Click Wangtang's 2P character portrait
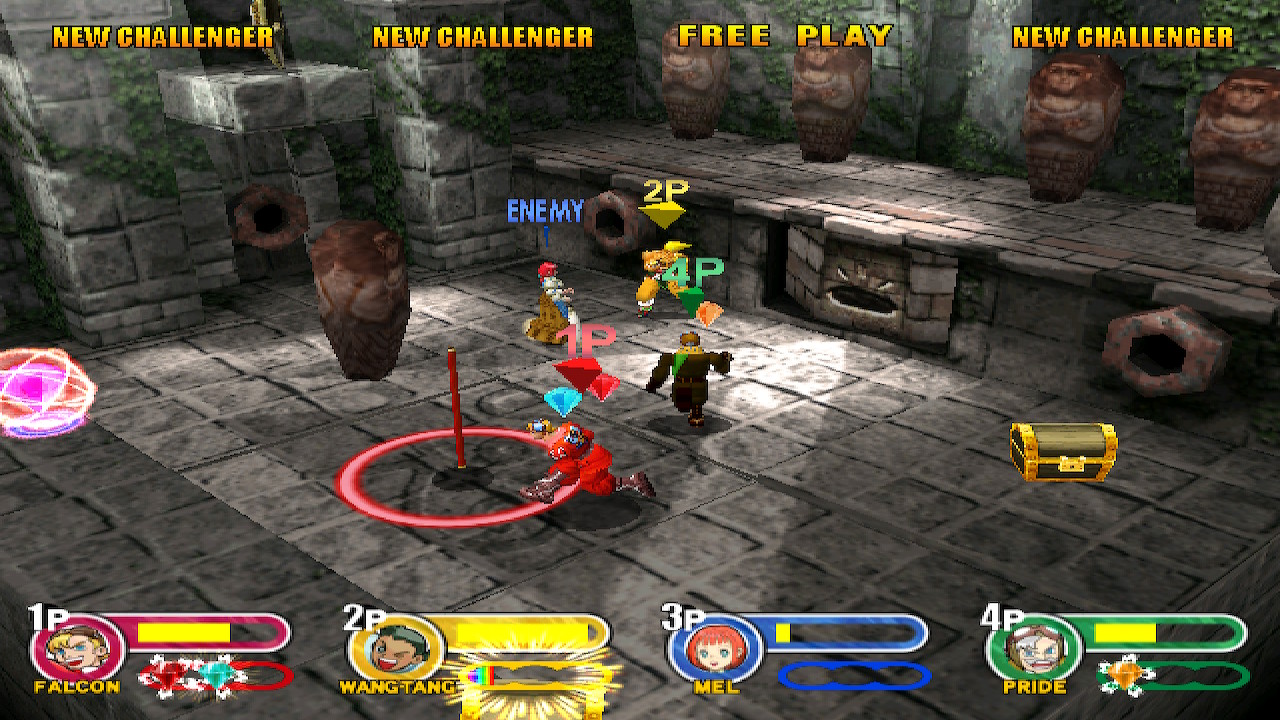This screenshot has width=1280, height=720. [x=396, y=648]
